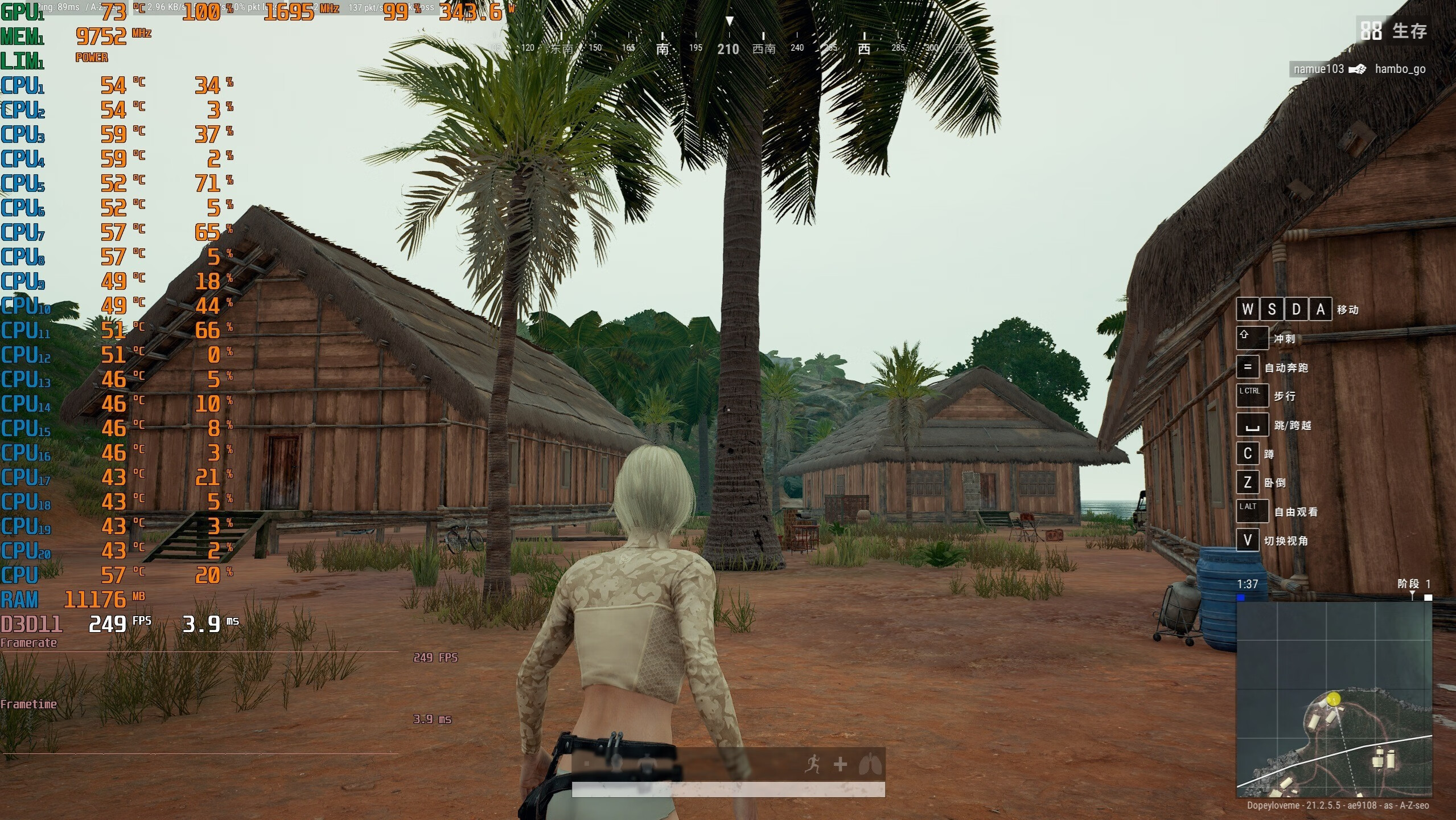Viewport: 1456px width, 820px height.
Task: Select the 南 direction on the compass
Action: (x=663, y=48)
